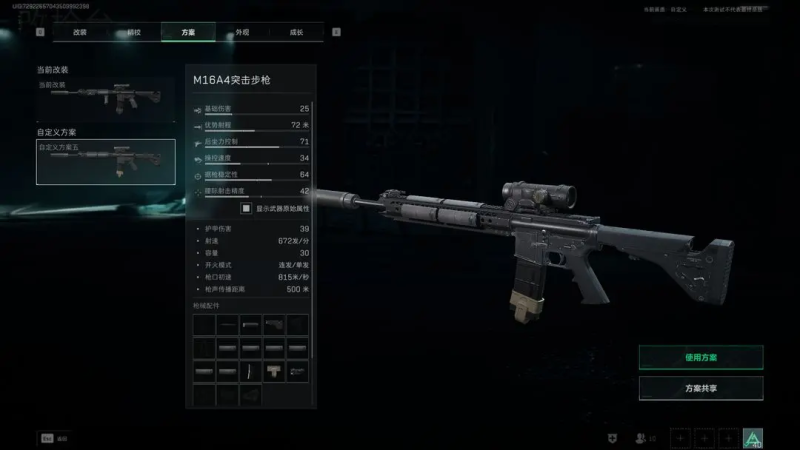The height and width of the screenshot is (450, 800).
Task: Click the green player avatar badge
Action: [752, 438]
